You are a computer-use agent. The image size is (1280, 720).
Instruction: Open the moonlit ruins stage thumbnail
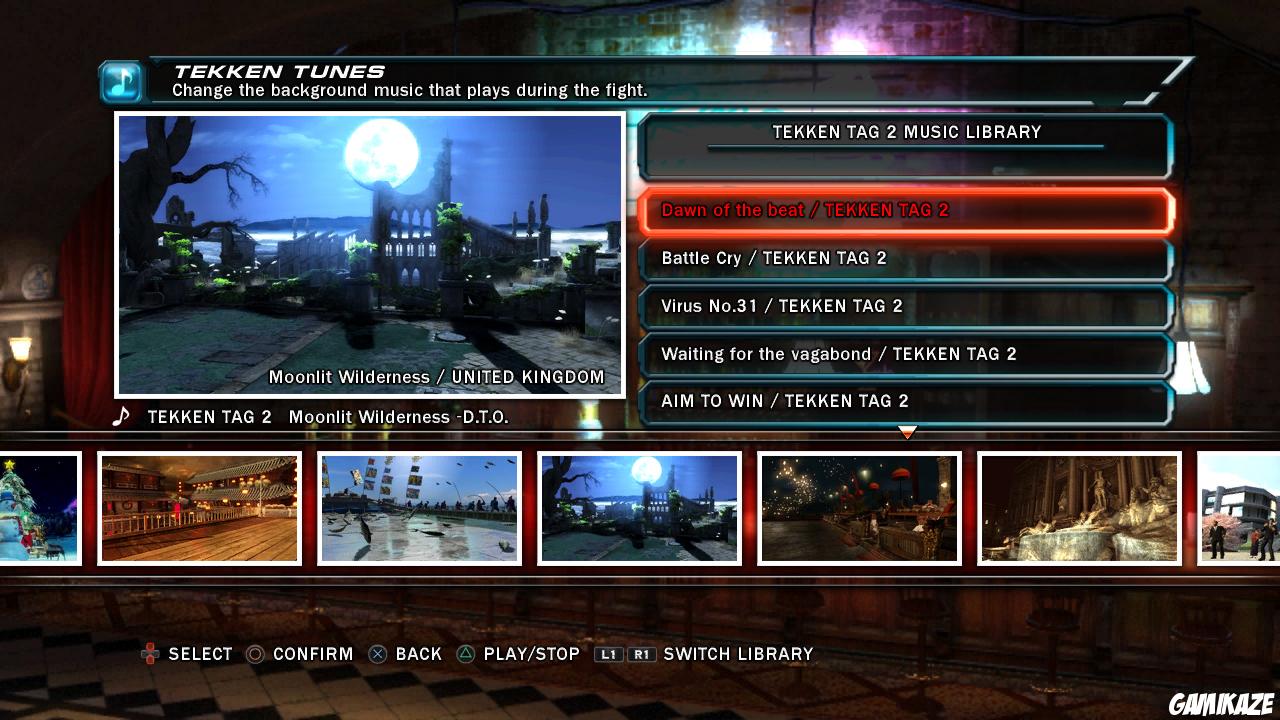(x=638, y=508)
